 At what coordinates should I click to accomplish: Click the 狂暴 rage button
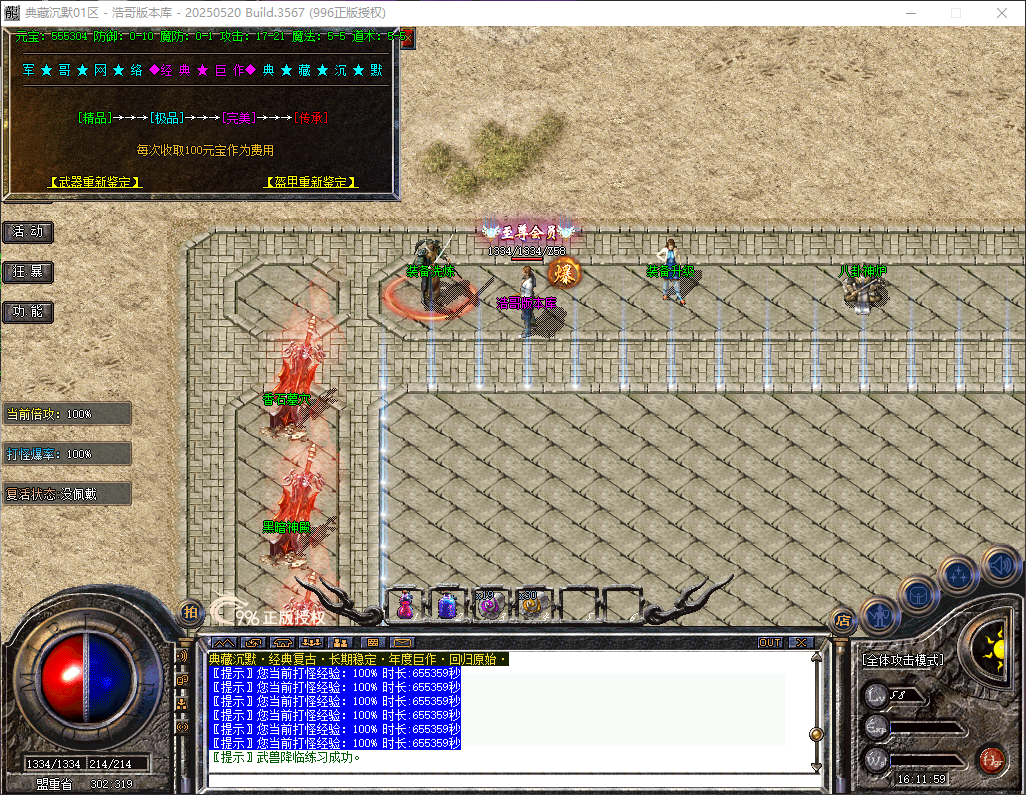[x=28, y=272]
